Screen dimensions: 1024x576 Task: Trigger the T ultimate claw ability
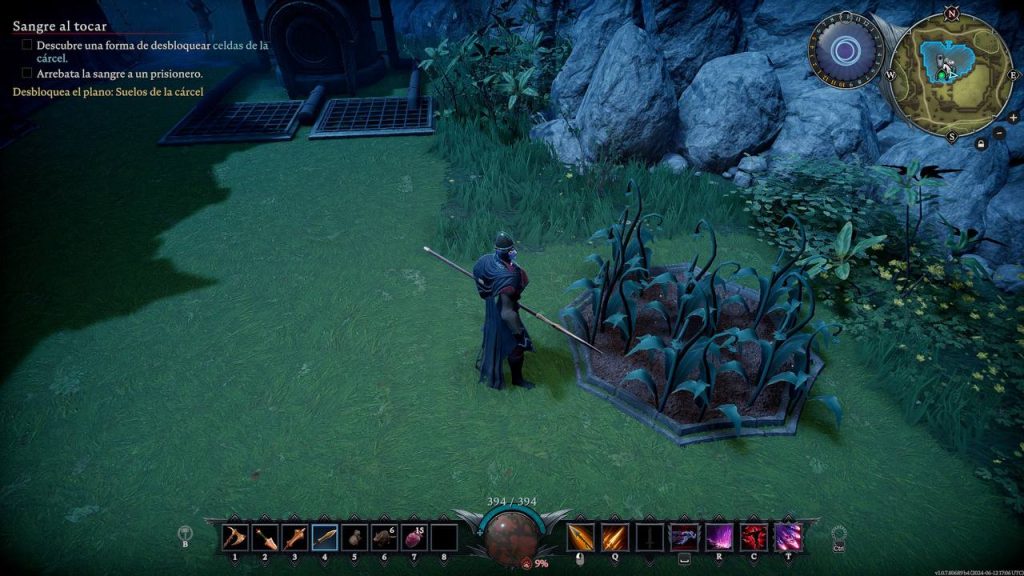[x=789, y=537]
